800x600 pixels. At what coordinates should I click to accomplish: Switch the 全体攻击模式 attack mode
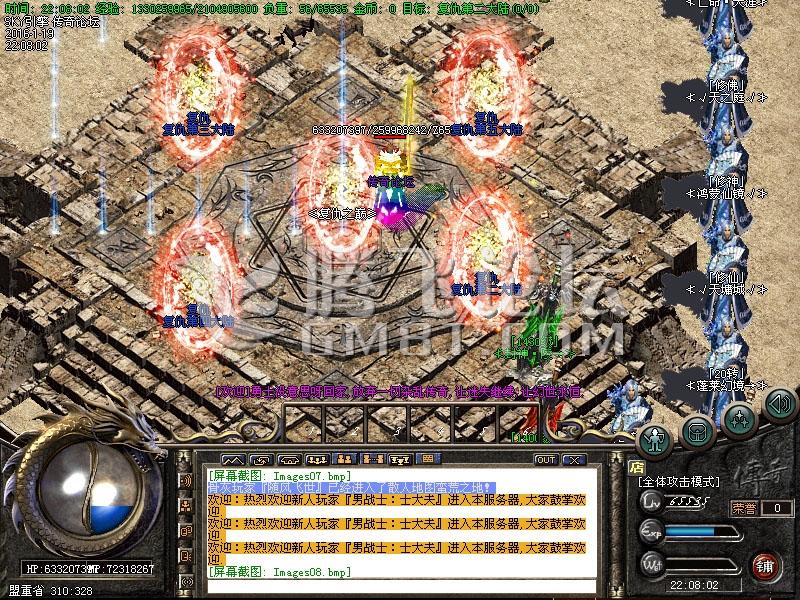(679, 482)
